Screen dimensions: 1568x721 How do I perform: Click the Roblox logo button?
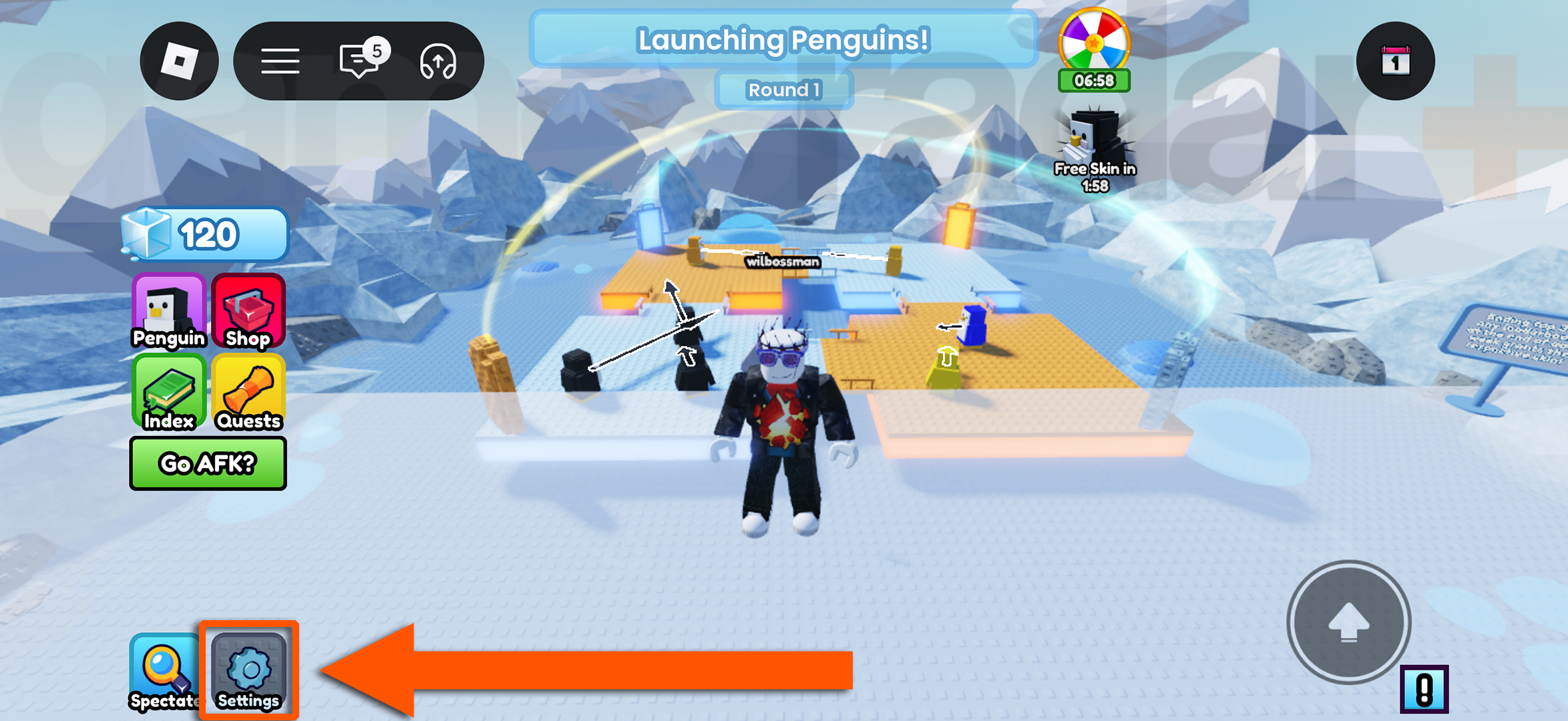(x=178, y=60)
